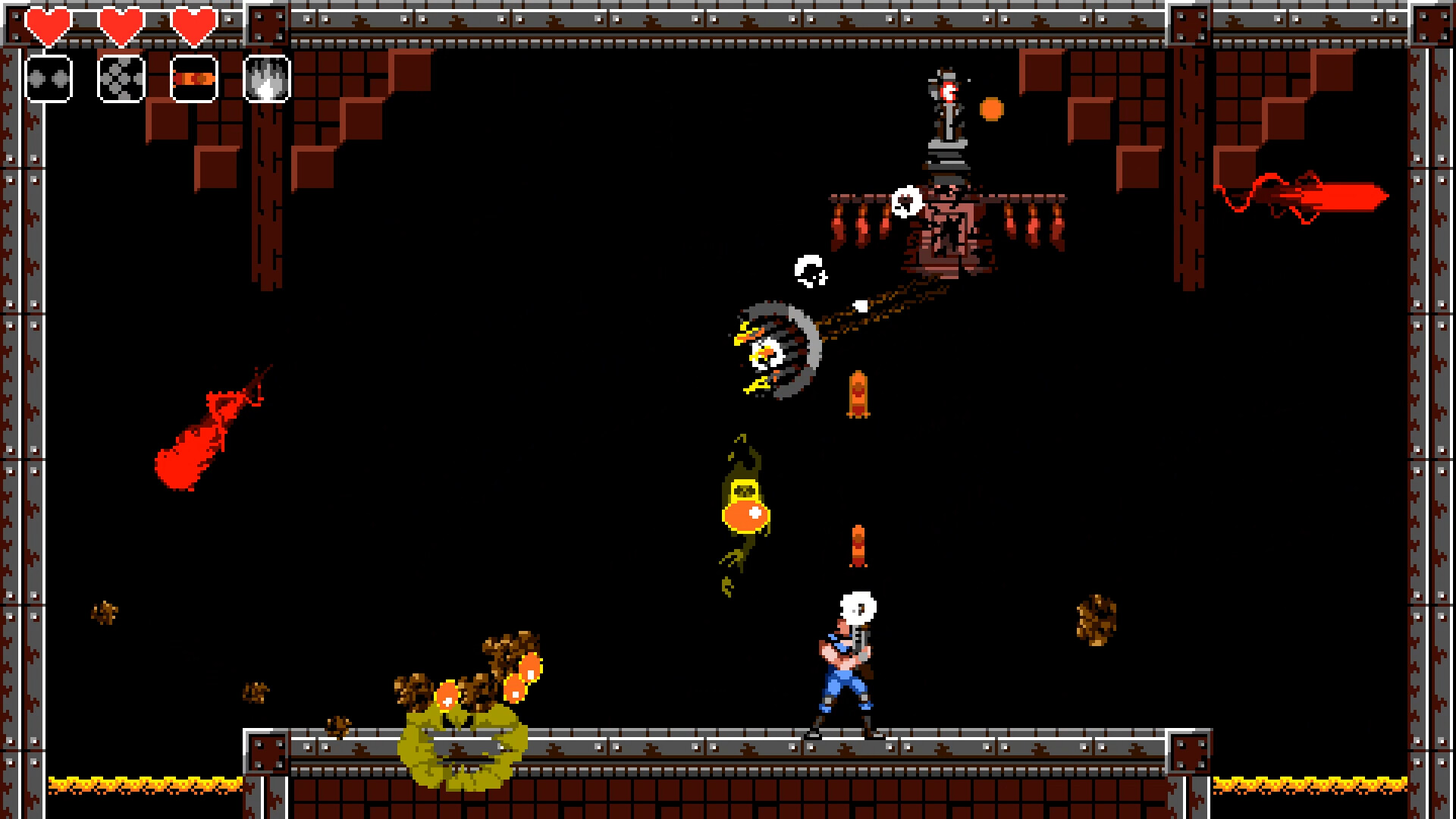Image resolution: width=1456 pixels, height=819 pixels.
Task: Expand the small cloud bubble near the platform
Action: [x=907, y=199]
